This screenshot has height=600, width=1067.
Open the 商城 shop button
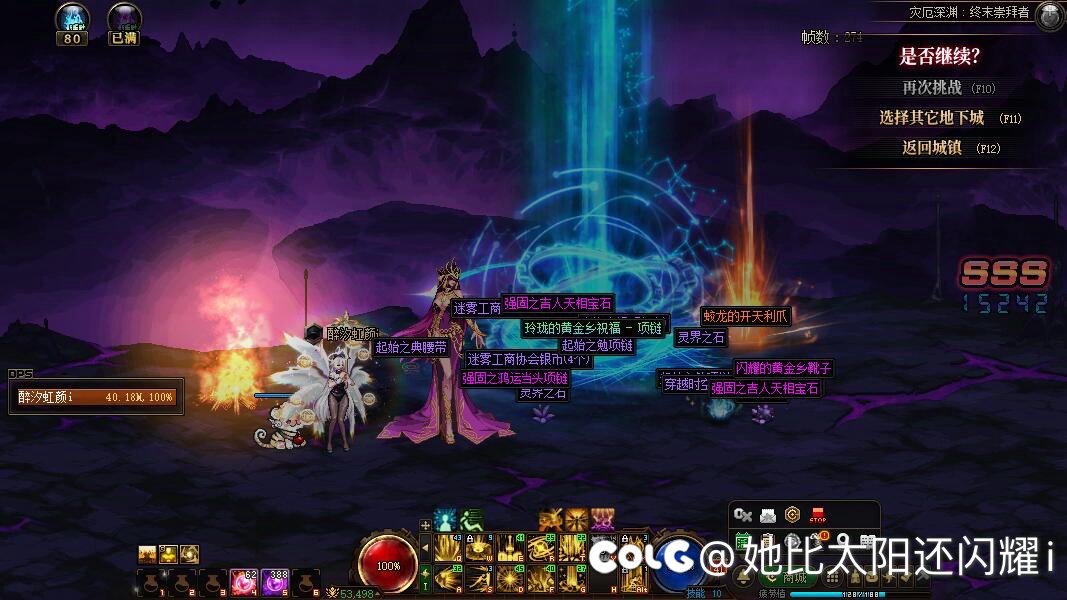coord(795,578)
